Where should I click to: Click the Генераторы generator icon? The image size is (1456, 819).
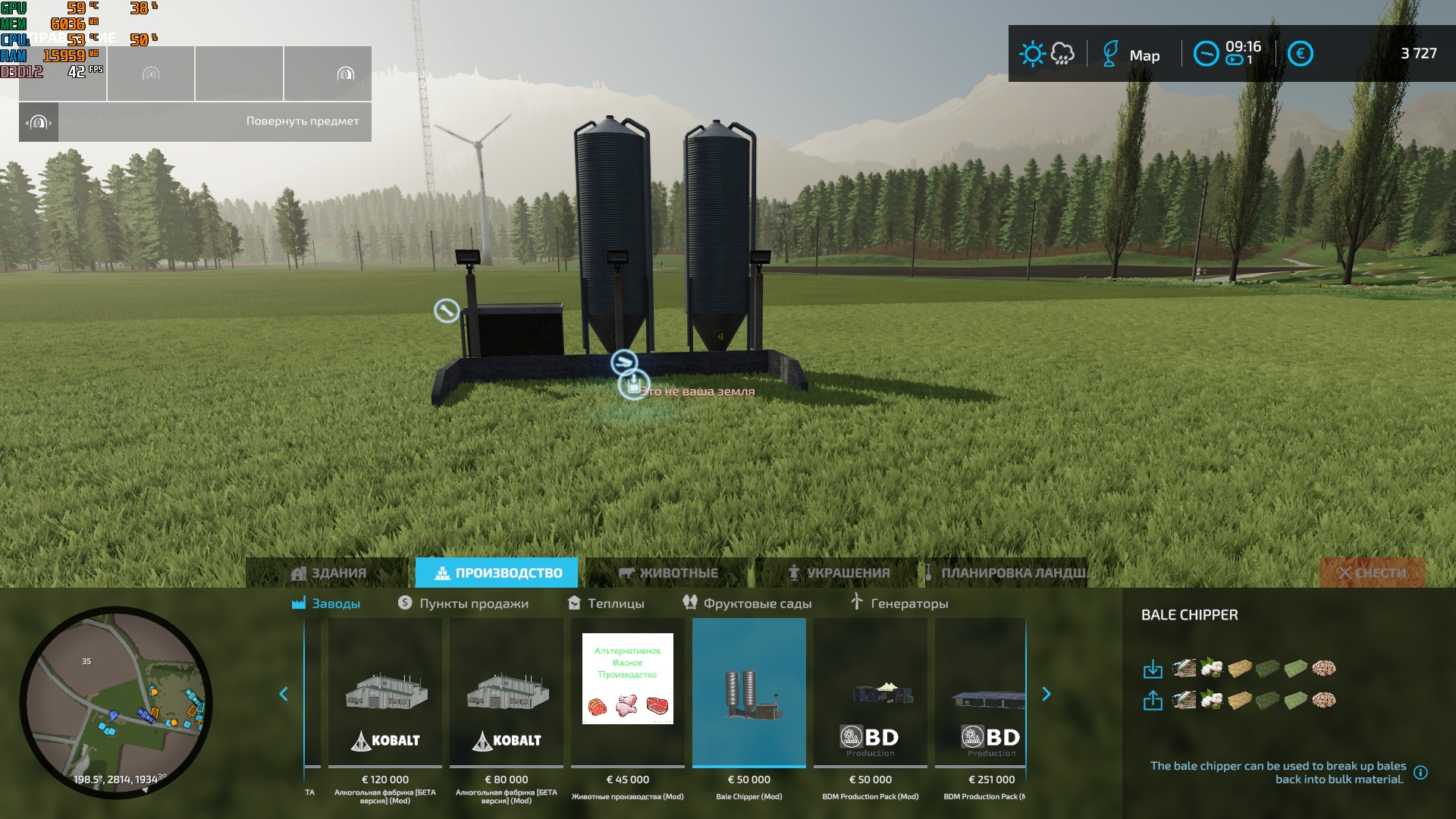[856, 603]
